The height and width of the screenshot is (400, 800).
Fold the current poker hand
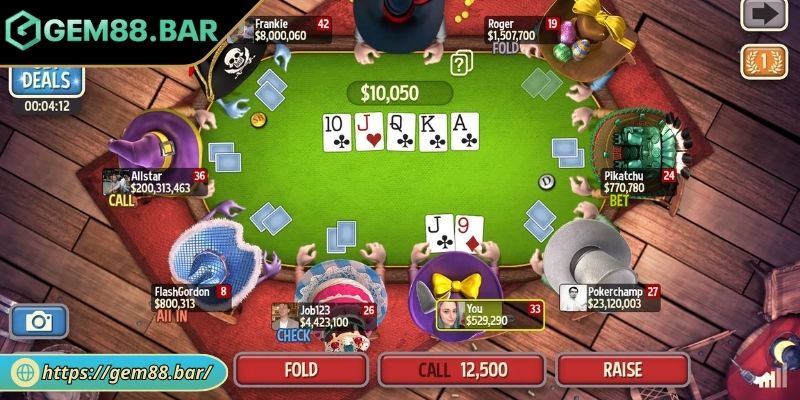[301, 370]
